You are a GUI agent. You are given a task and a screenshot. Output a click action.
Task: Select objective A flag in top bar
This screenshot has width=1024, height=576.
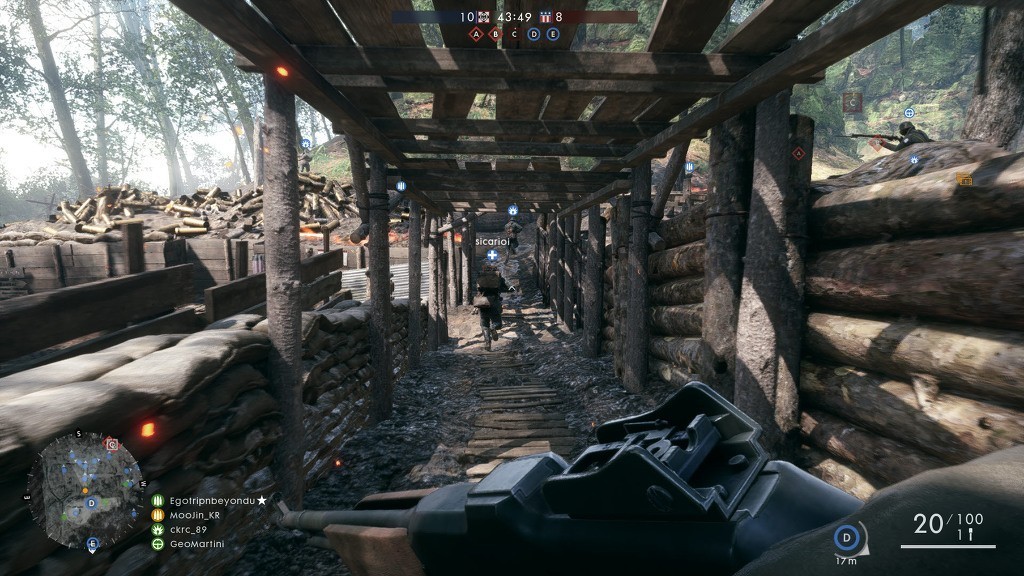pos(475,34)
